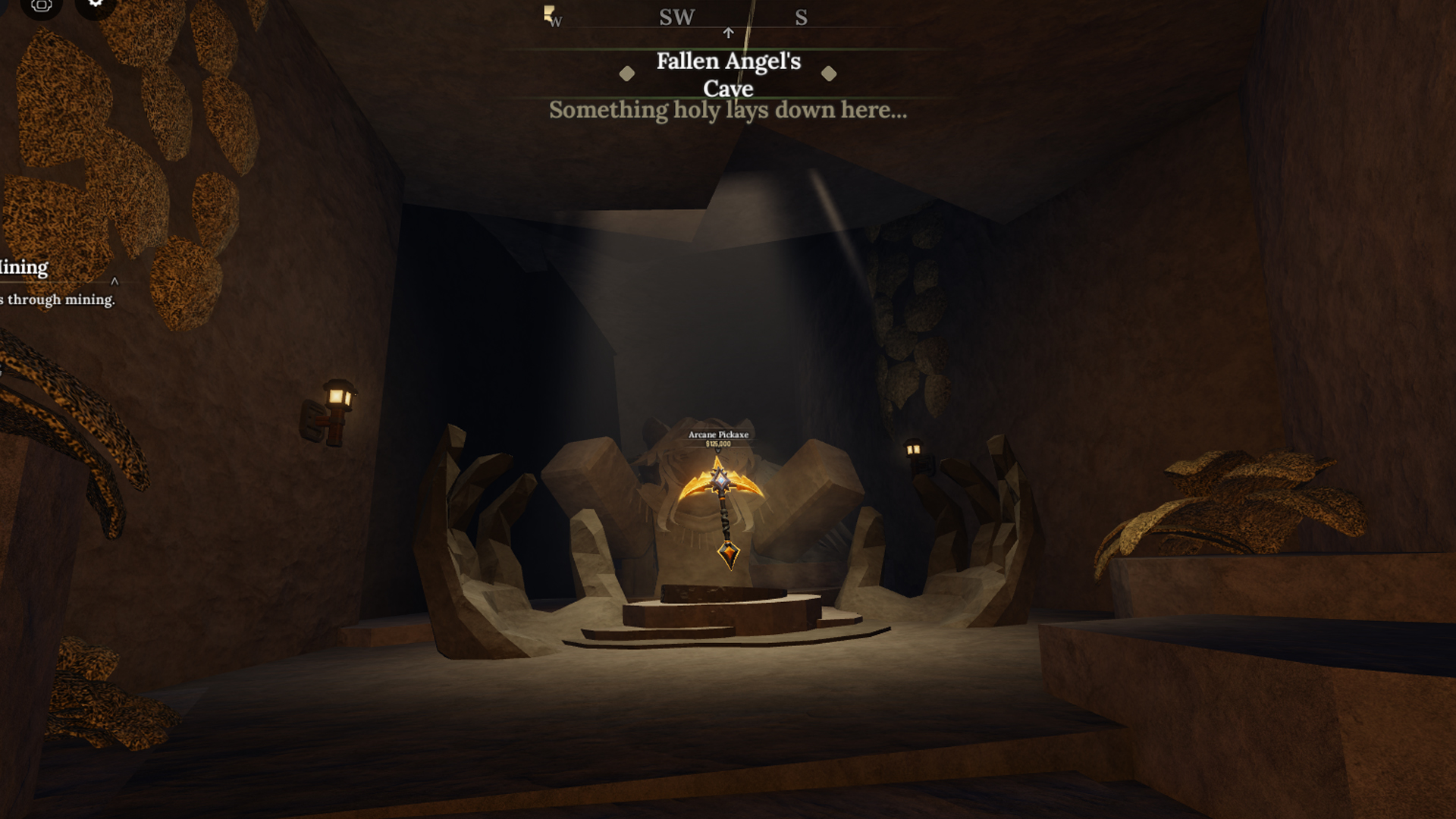Click the SW compass heading marker
Viewport: 1456px width, 819px height.
click(x=677, y=17)
